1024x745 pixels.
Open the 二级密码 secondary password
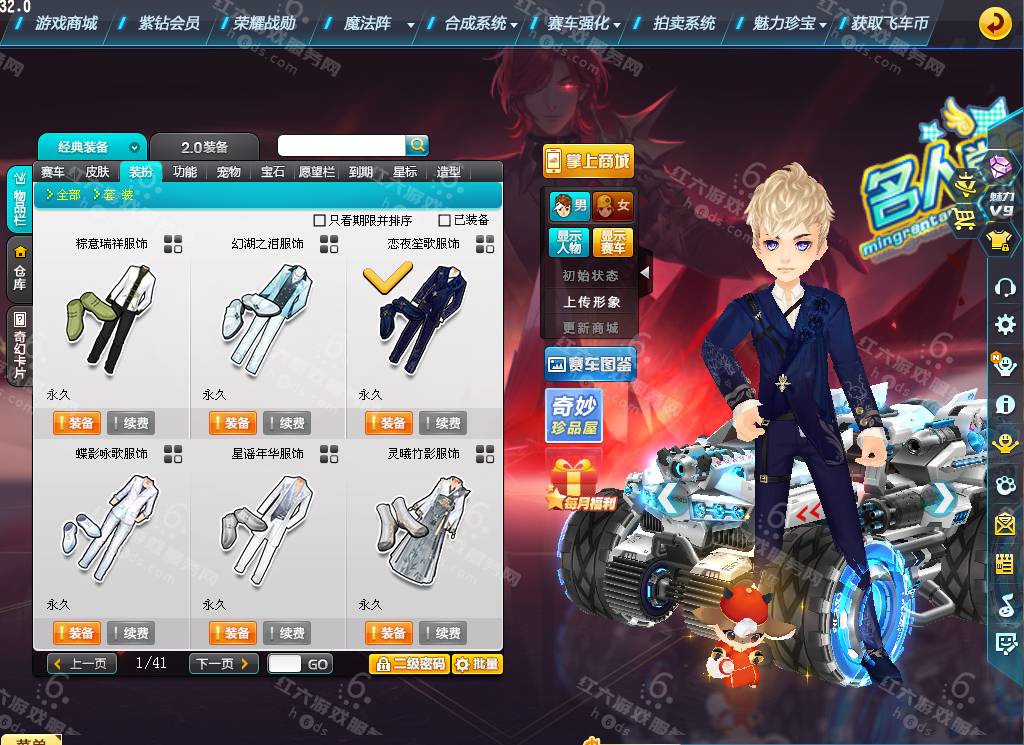point(408,664)
